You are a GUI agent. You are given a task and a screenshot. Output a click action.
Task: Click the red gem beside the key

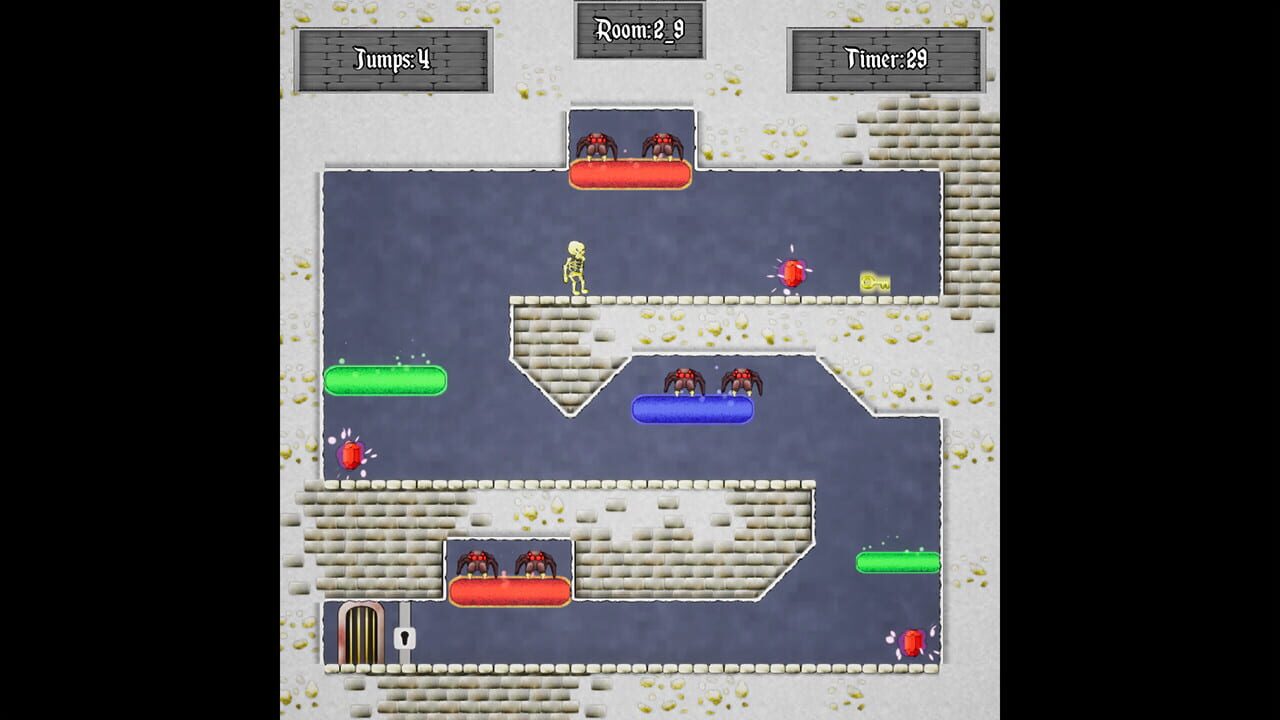tap(793, 270)
